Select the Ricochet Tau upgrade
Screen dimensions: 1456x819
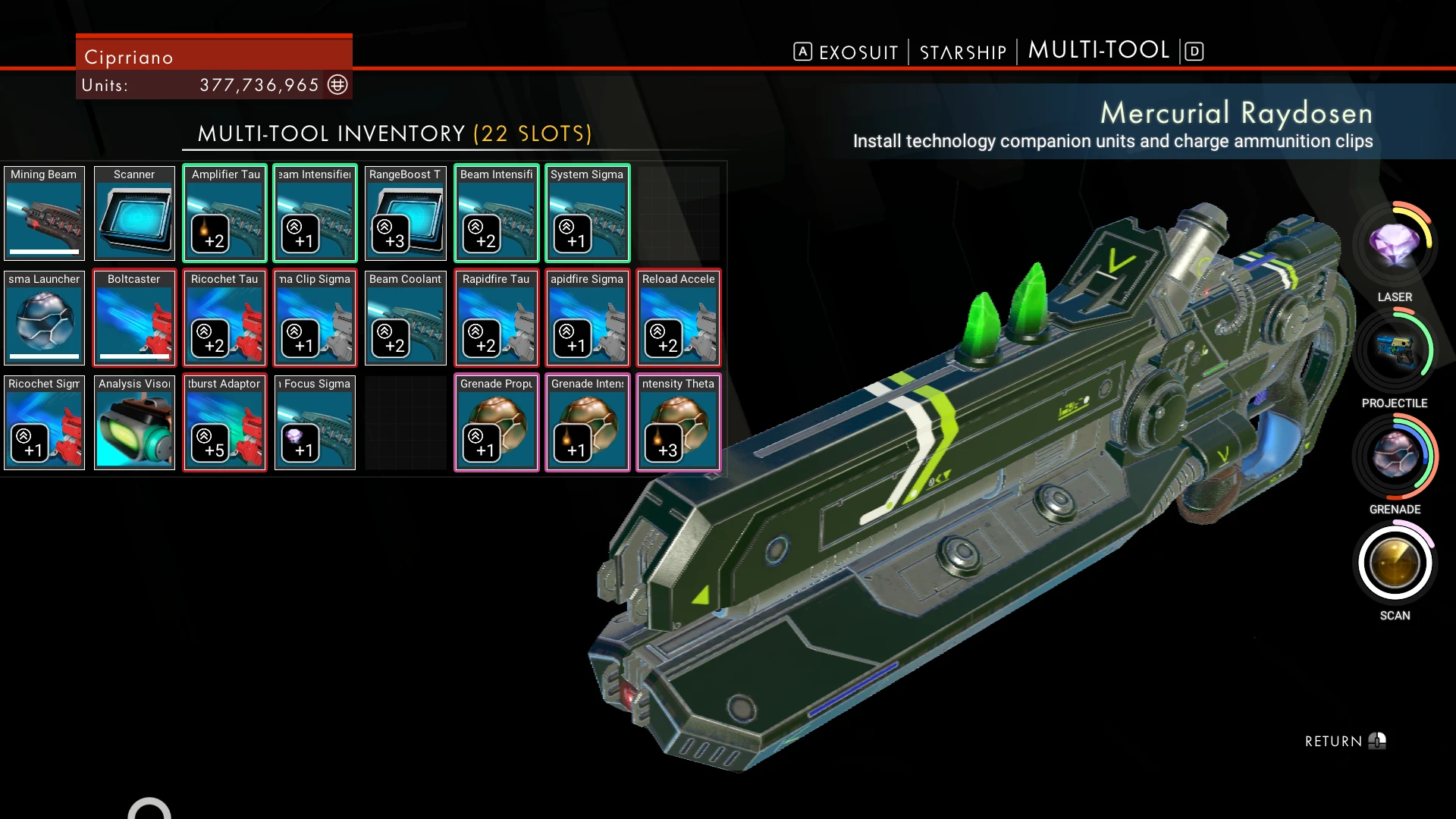coord(225,318)
